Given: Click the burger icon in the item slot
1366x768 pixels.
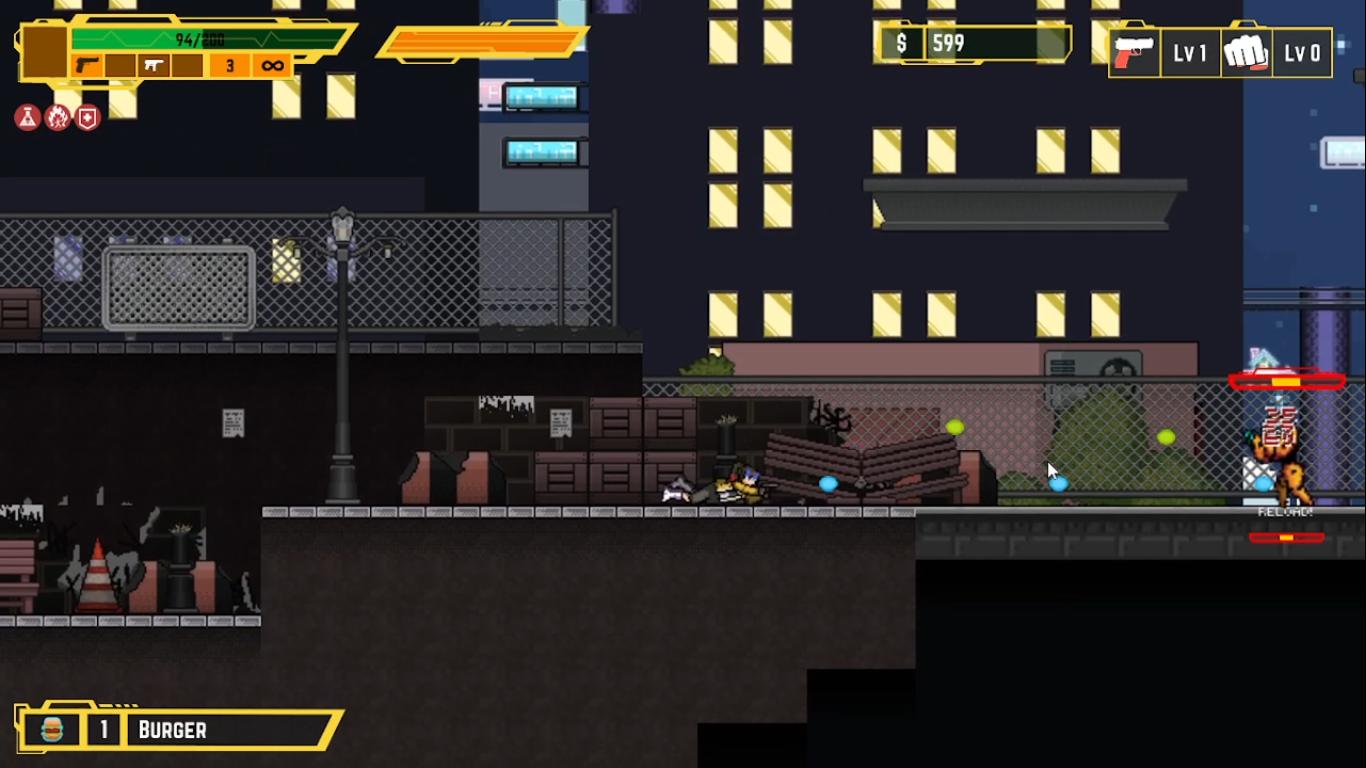Looking at the screenshot, I should pyautogui.click(x=54, y=729).
